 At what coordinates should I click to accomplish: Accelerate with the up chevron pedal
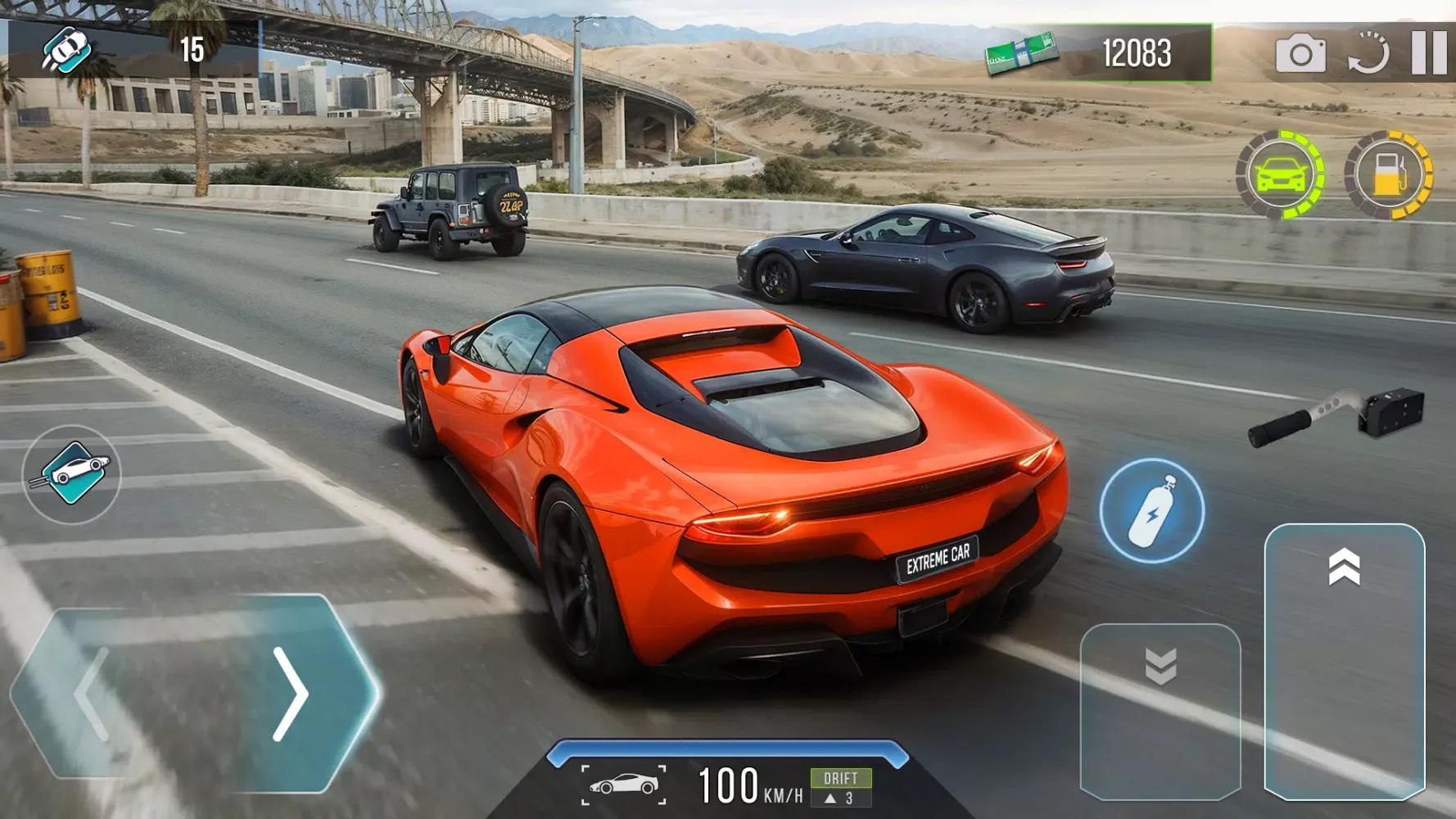pos(1345,660)
